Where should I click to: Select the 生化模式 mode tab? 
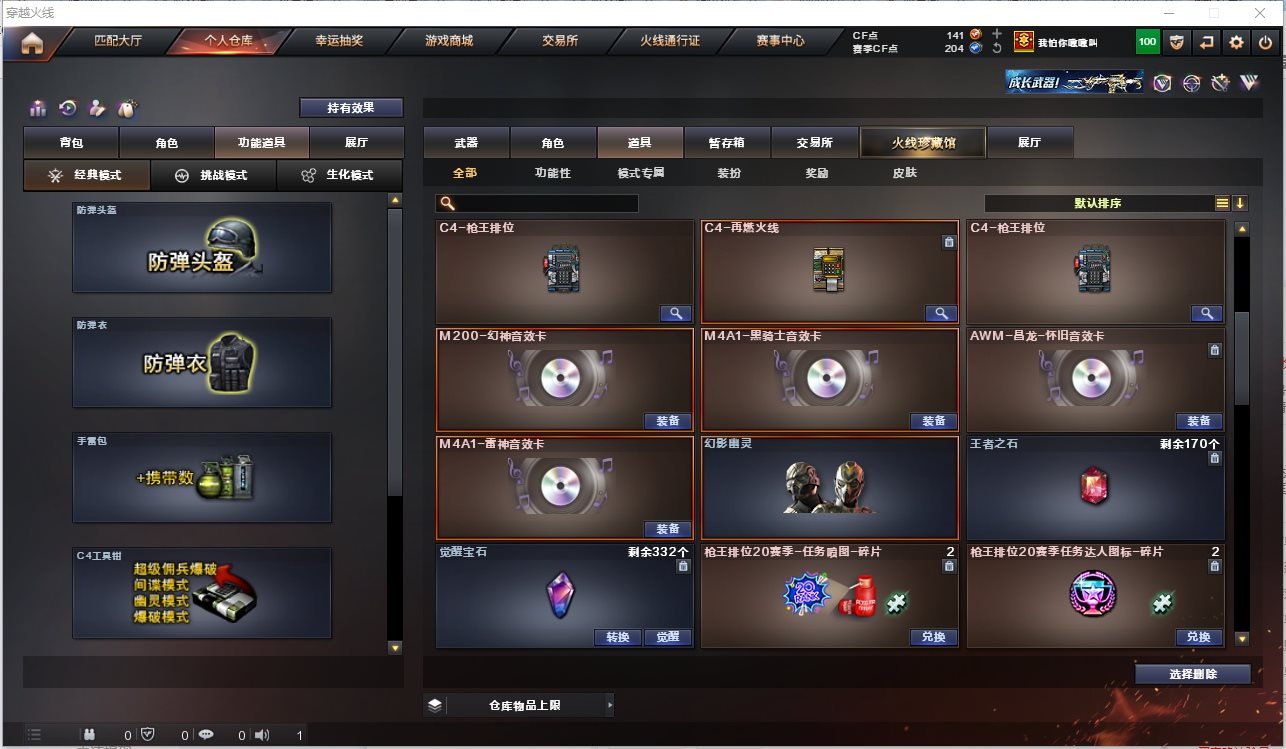pyautogui.click(x=340, y=175)
